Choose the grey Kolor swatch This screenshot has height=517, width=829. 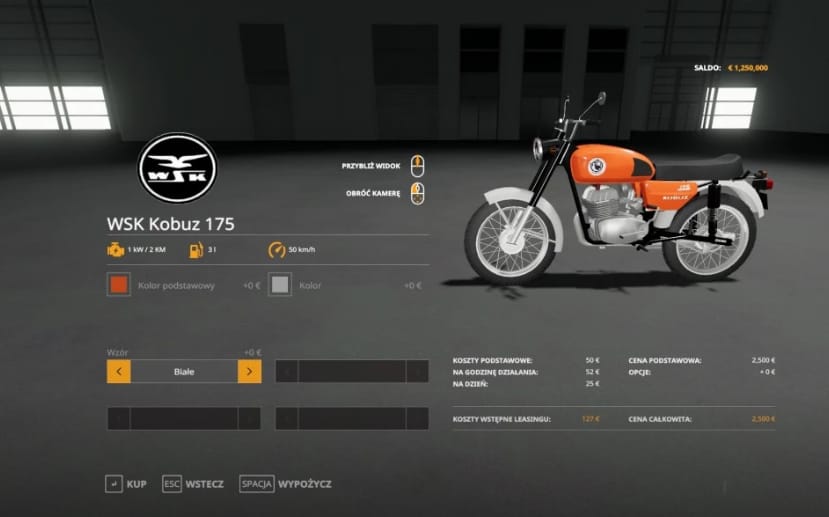coord(281,285)
